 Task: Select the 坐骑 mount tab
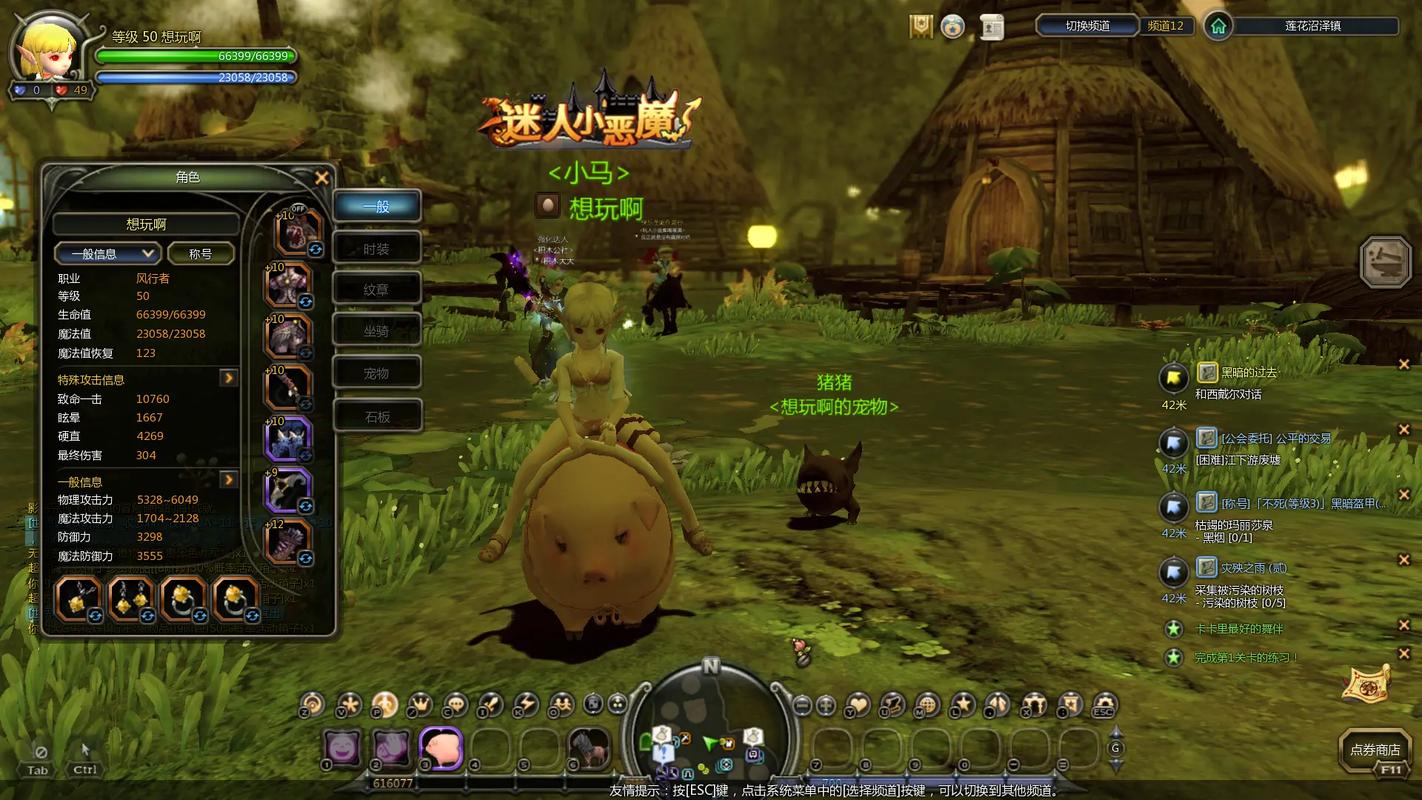pos(377,331)
